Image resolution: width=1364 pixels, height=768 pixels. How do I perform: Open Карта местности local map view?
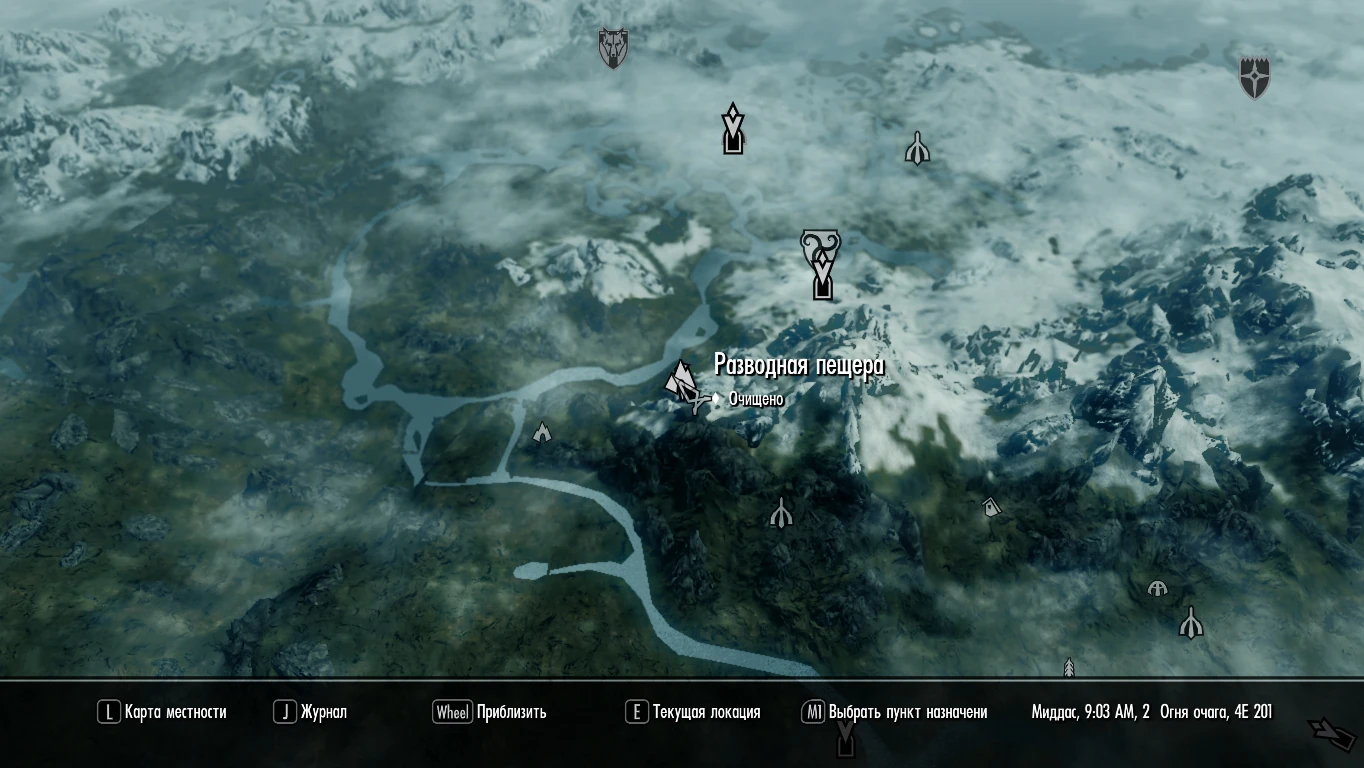(175, 713)
